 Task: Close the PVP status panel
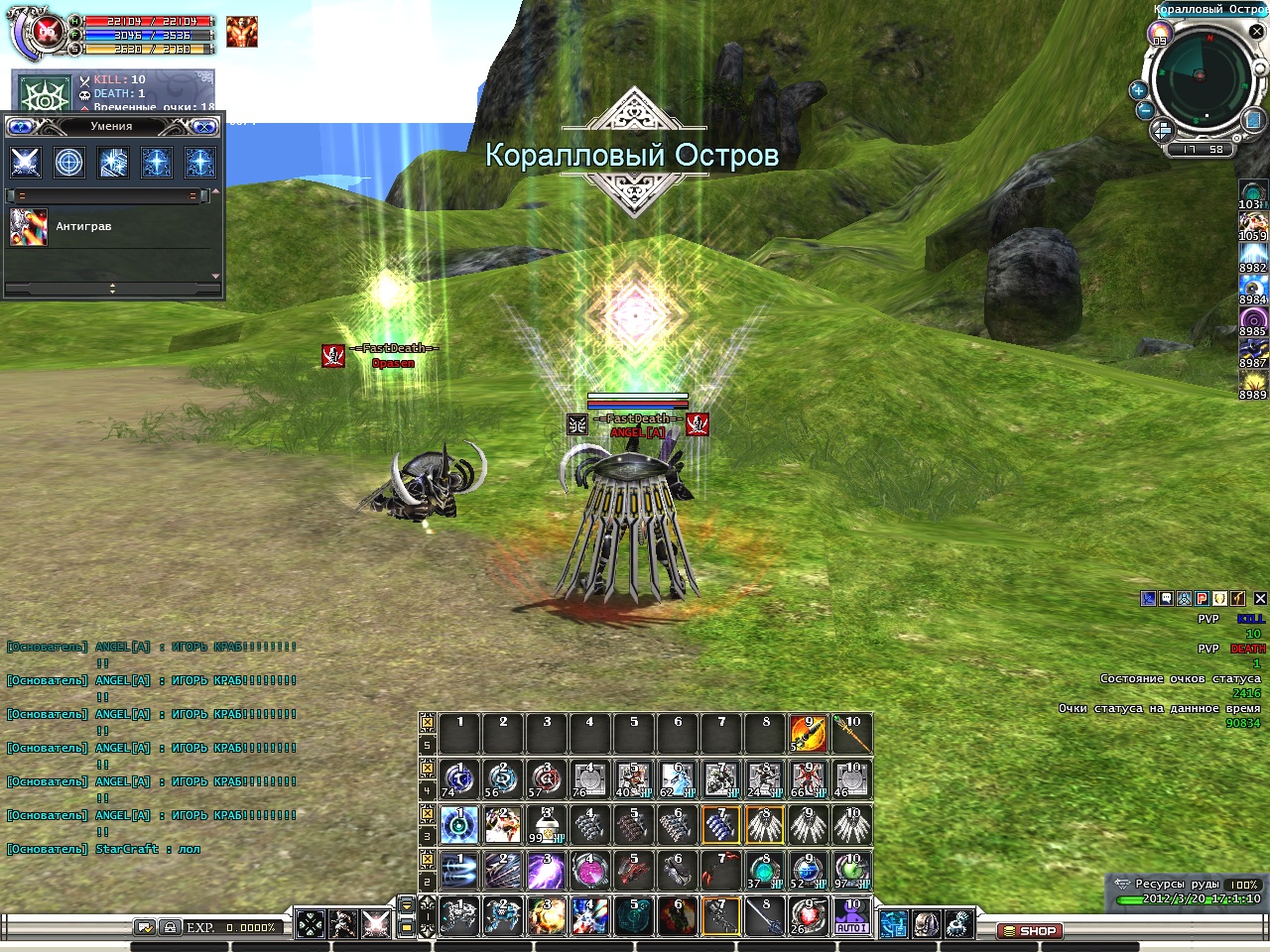1260,599
